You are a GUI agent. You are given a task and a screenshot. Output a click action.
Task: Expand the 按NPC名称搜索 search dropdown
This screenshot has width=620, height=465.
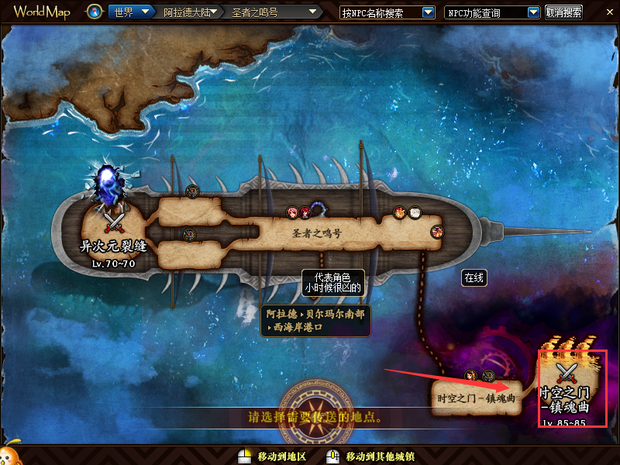point(428,12)
